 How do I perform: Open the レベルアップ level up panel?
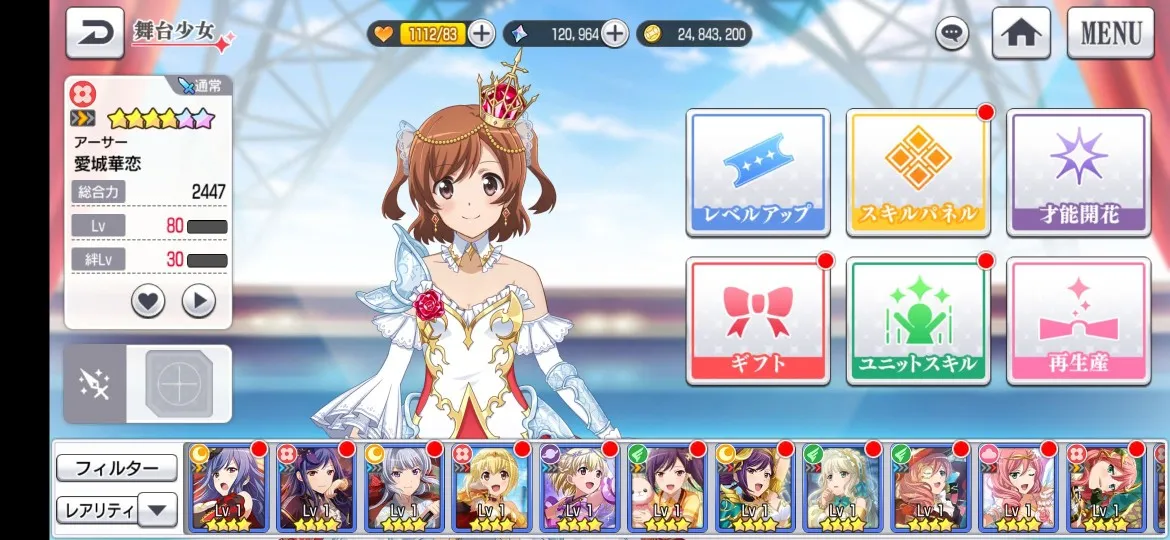point(757,172)
